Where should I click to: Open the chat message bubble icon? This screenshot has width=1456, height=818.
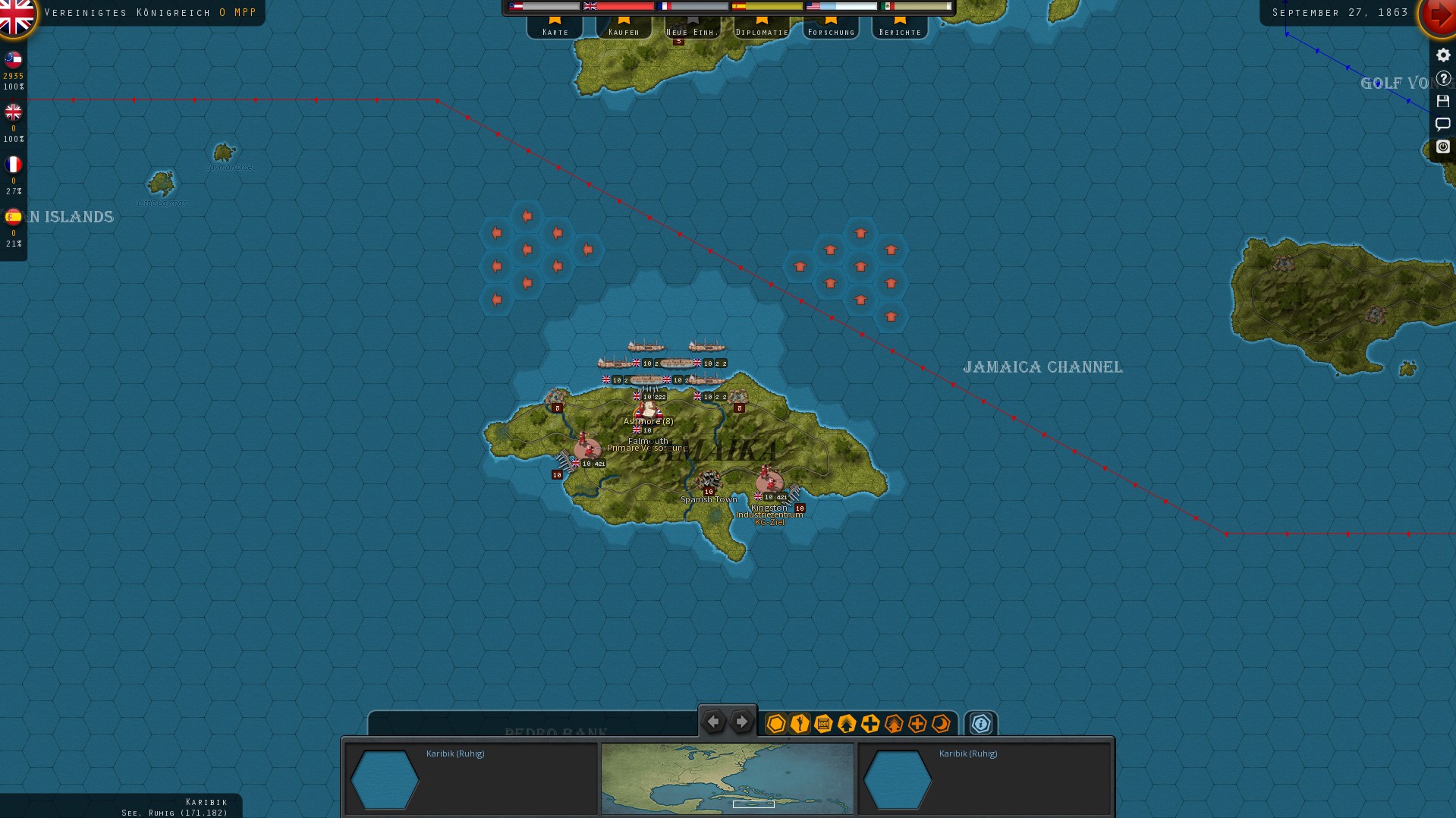coord(1442,124)
